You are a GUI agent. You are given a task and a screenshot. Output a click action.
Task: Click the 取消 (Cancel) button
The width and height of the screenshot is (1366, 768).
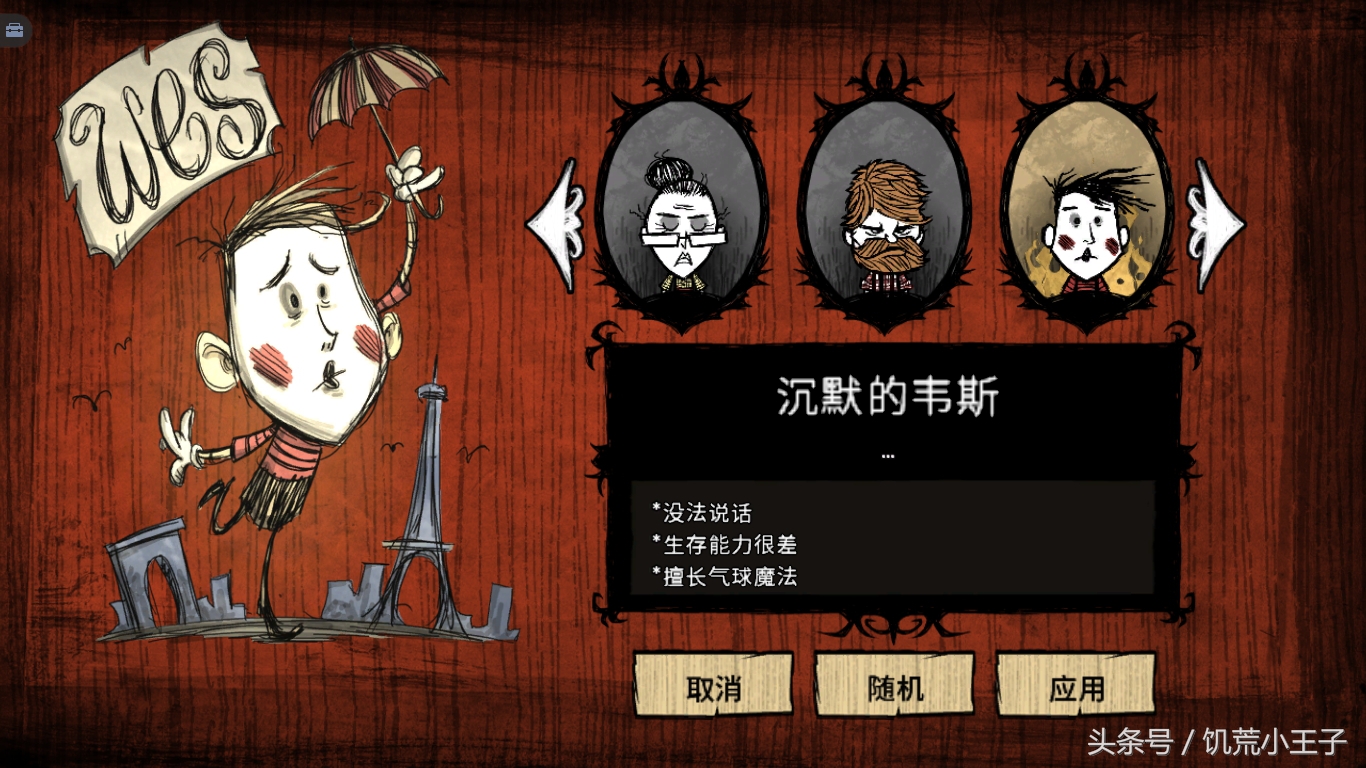pos(713,686)
